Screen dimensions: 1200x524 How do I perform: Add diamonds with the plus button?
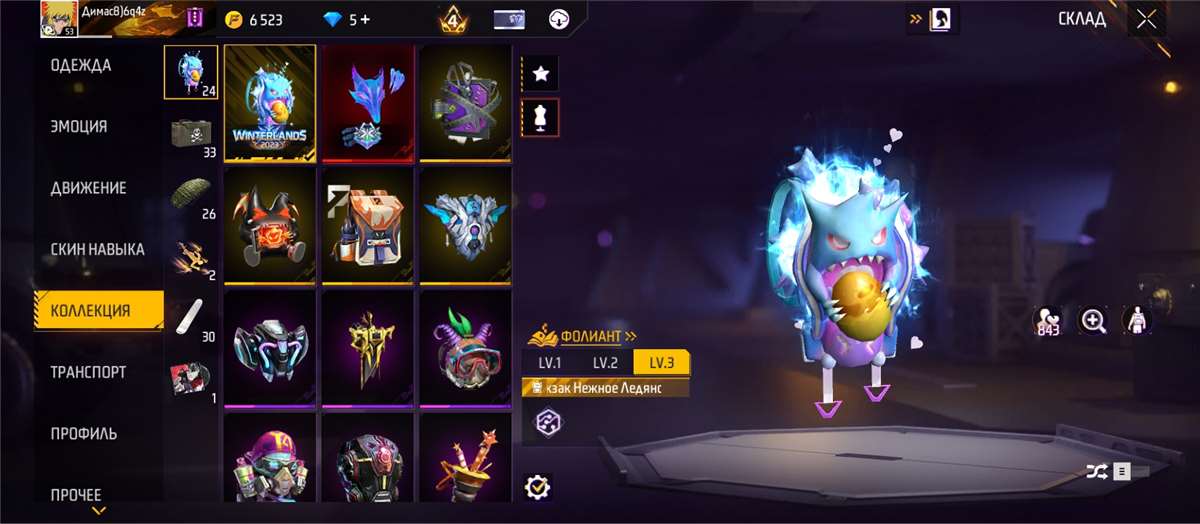[364, 19]
